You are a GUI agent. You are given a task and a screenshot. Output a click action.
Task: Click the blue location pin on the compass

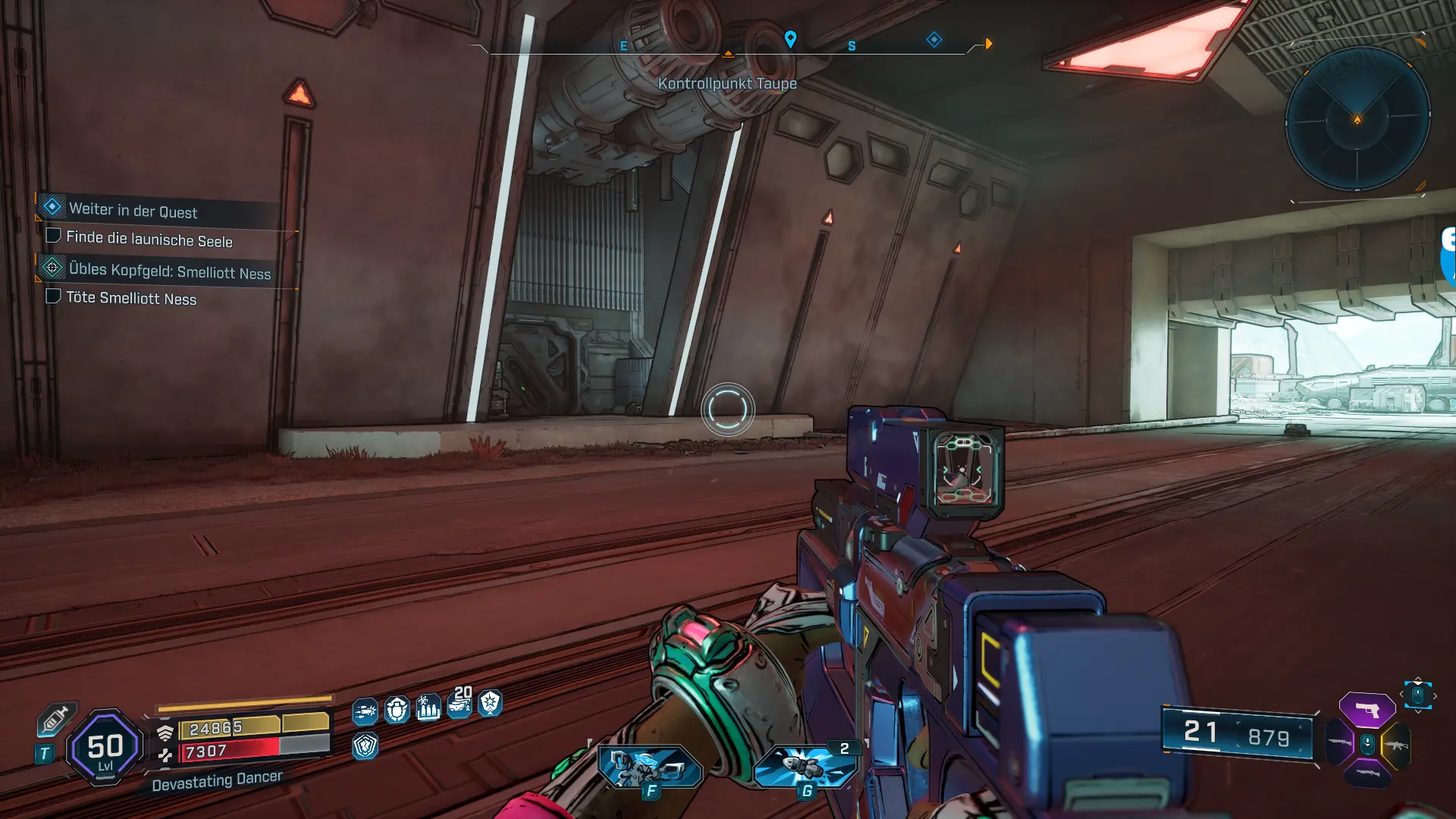point(790,39)
